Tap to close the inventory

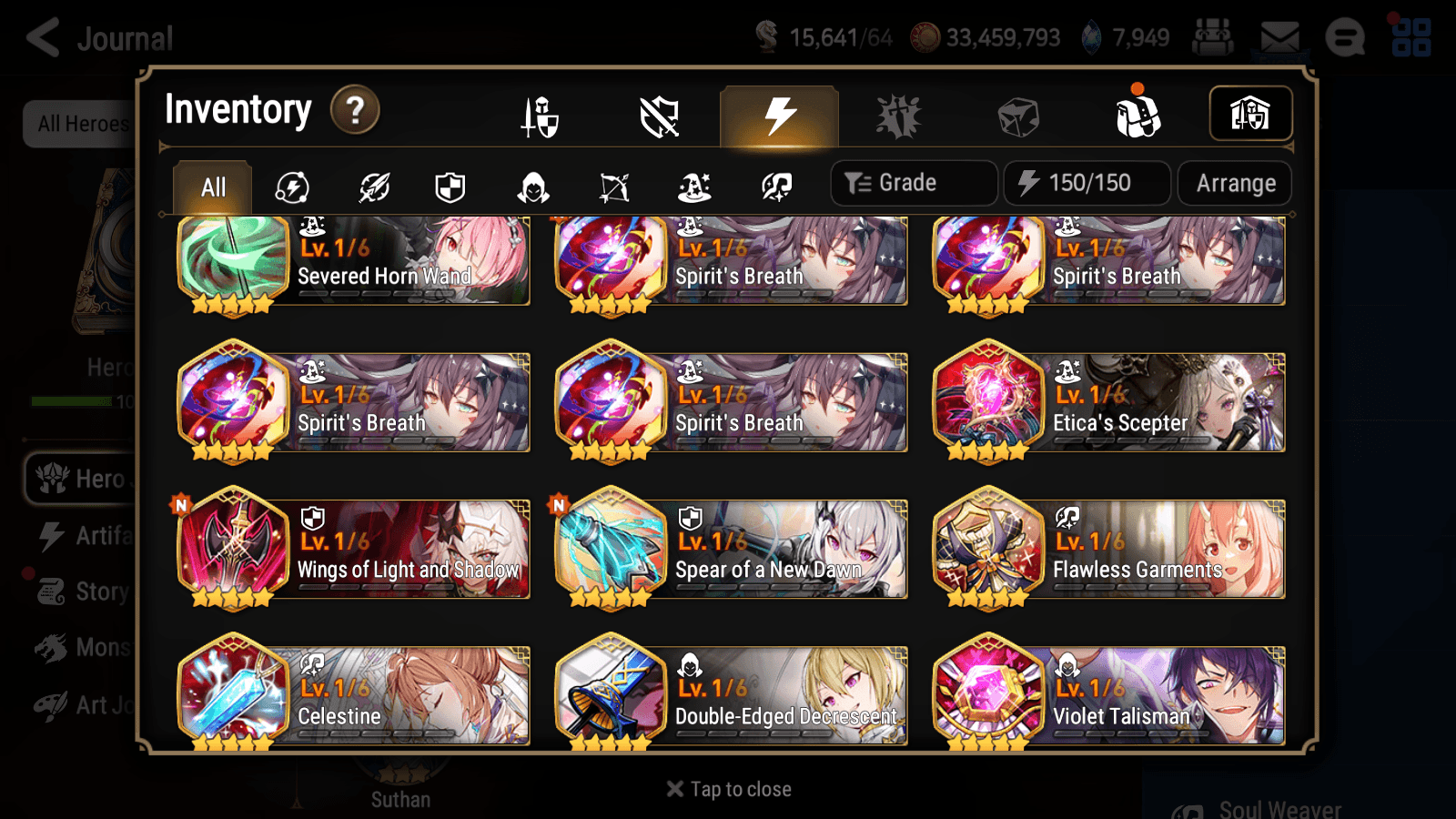point(727,788)
